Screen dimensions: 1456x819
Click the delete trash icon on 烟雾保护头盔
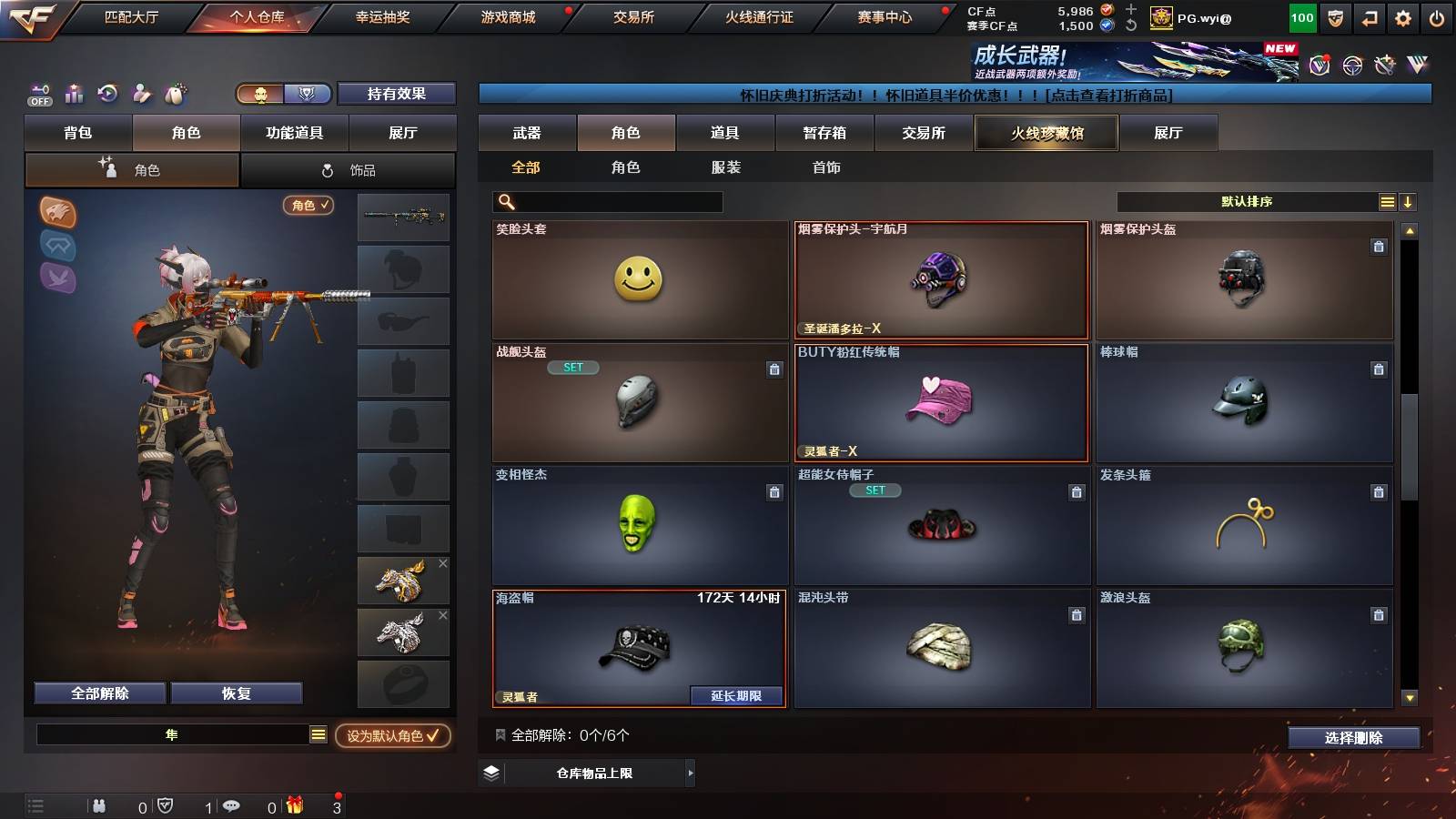[x=1380, y=246]
